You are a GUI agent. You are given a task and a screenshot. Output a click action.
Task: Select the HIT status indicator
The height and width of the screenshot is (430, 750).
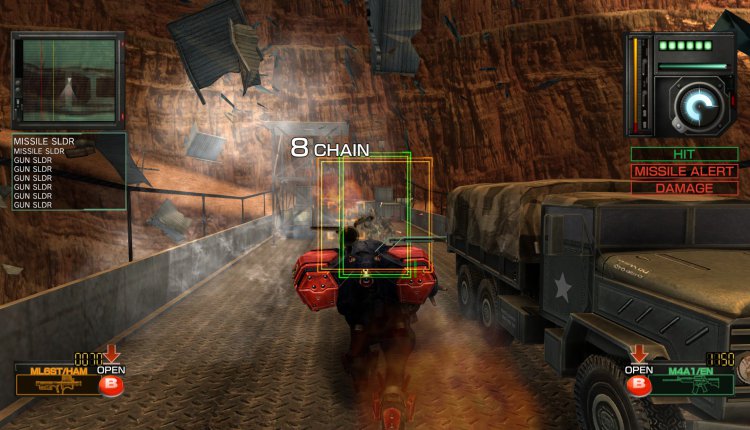pos(685,155)
